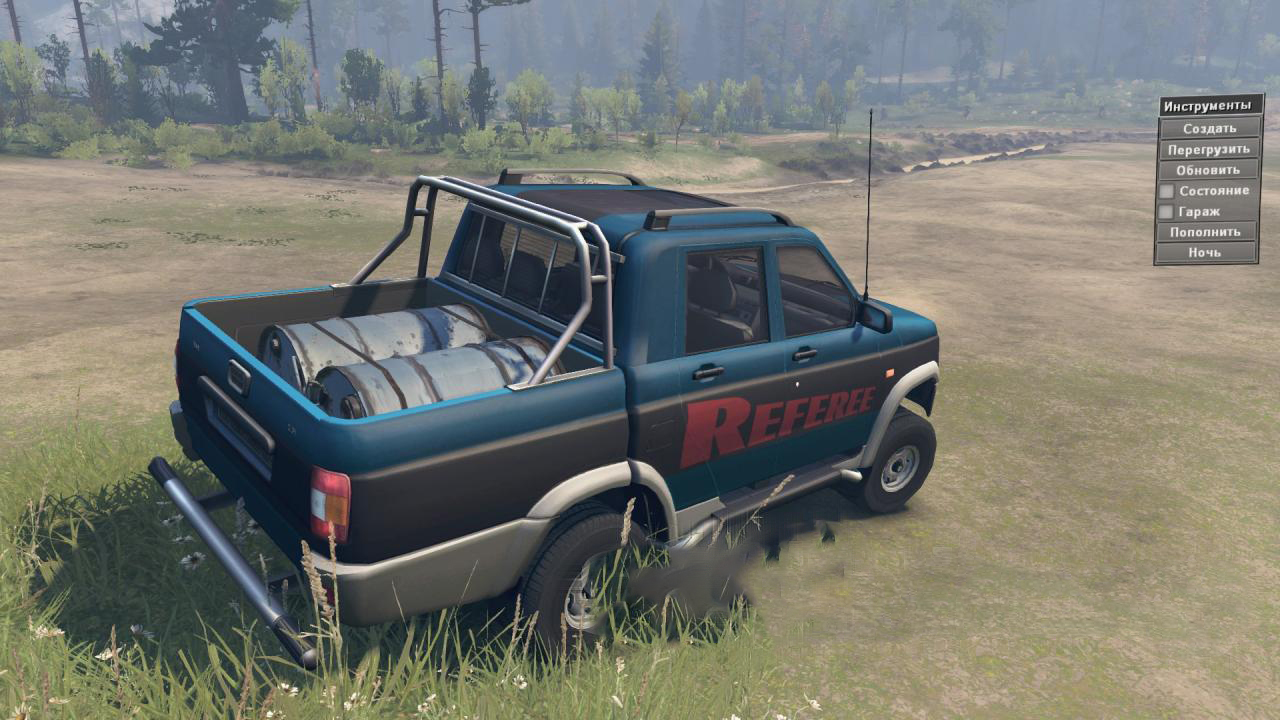The height and width of the screenshot is (720, 1280).
Task: Choose the Обновить button
Action: [x=1208, y=170]
